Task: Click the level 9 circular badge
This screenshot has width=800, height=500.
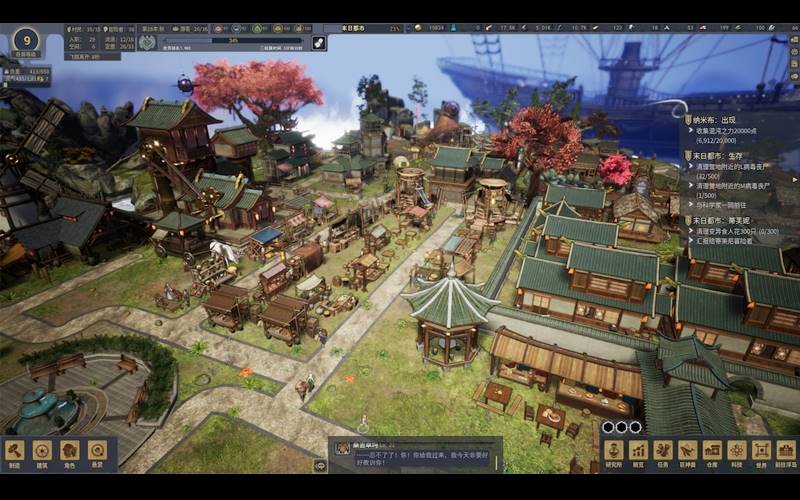Action: tap(25, 41)
